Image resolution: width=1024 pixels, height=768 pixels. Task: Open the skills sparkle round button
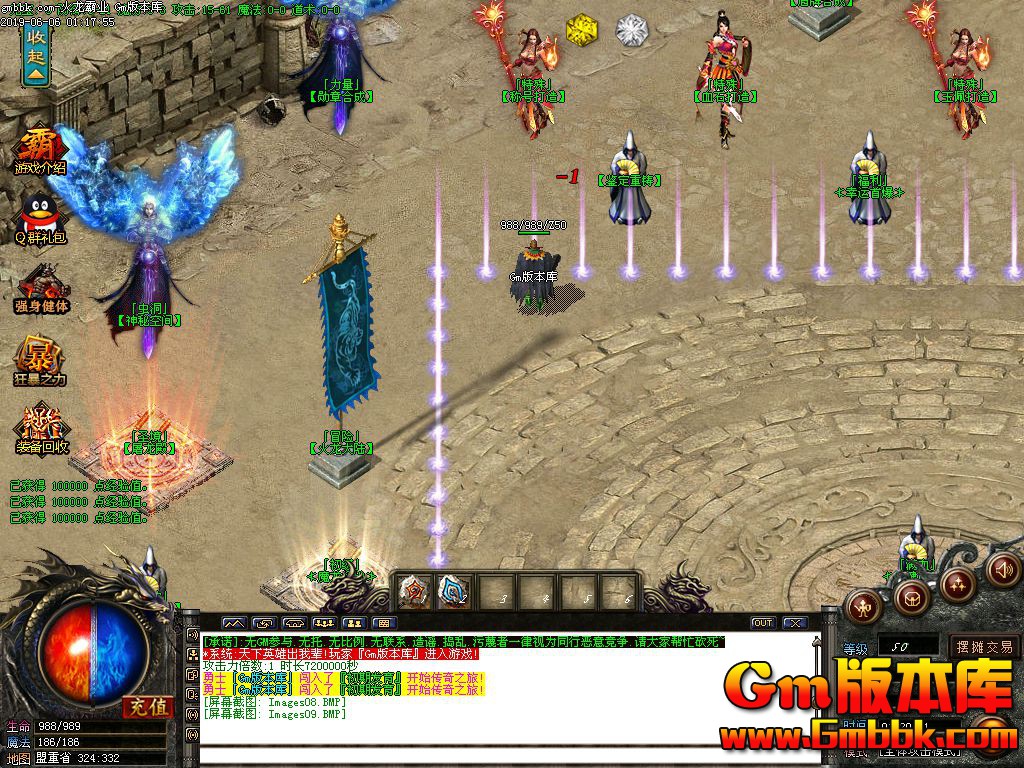pyautogui.click(x=957, y=583)
